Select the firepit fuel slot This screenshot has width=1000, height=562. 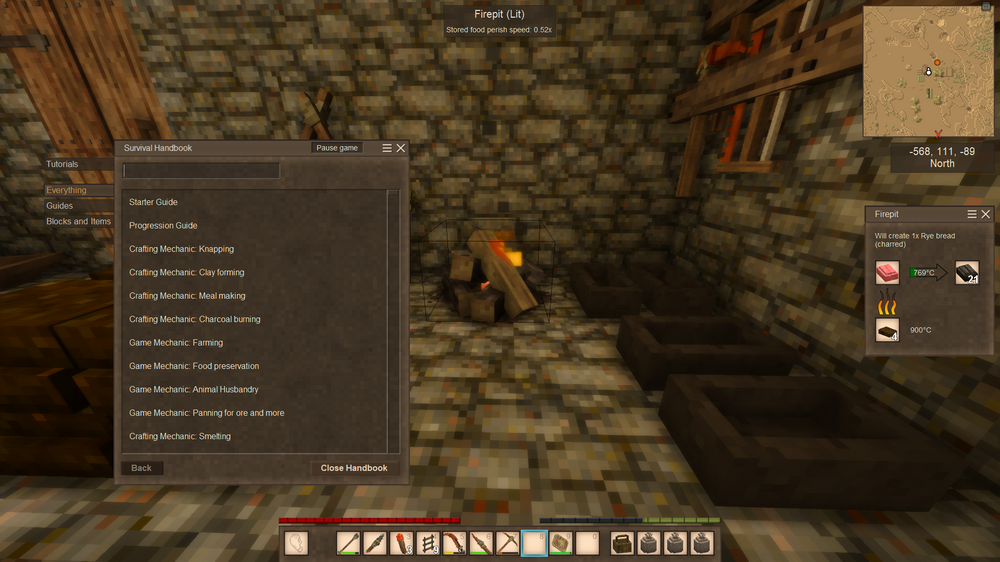click(x=887, y=329)
